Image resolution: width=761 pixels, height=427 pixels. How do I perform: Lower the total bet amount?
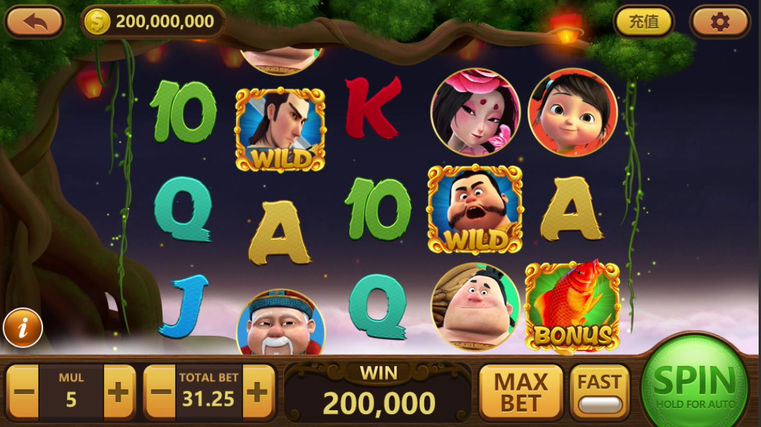coord(161,391)
